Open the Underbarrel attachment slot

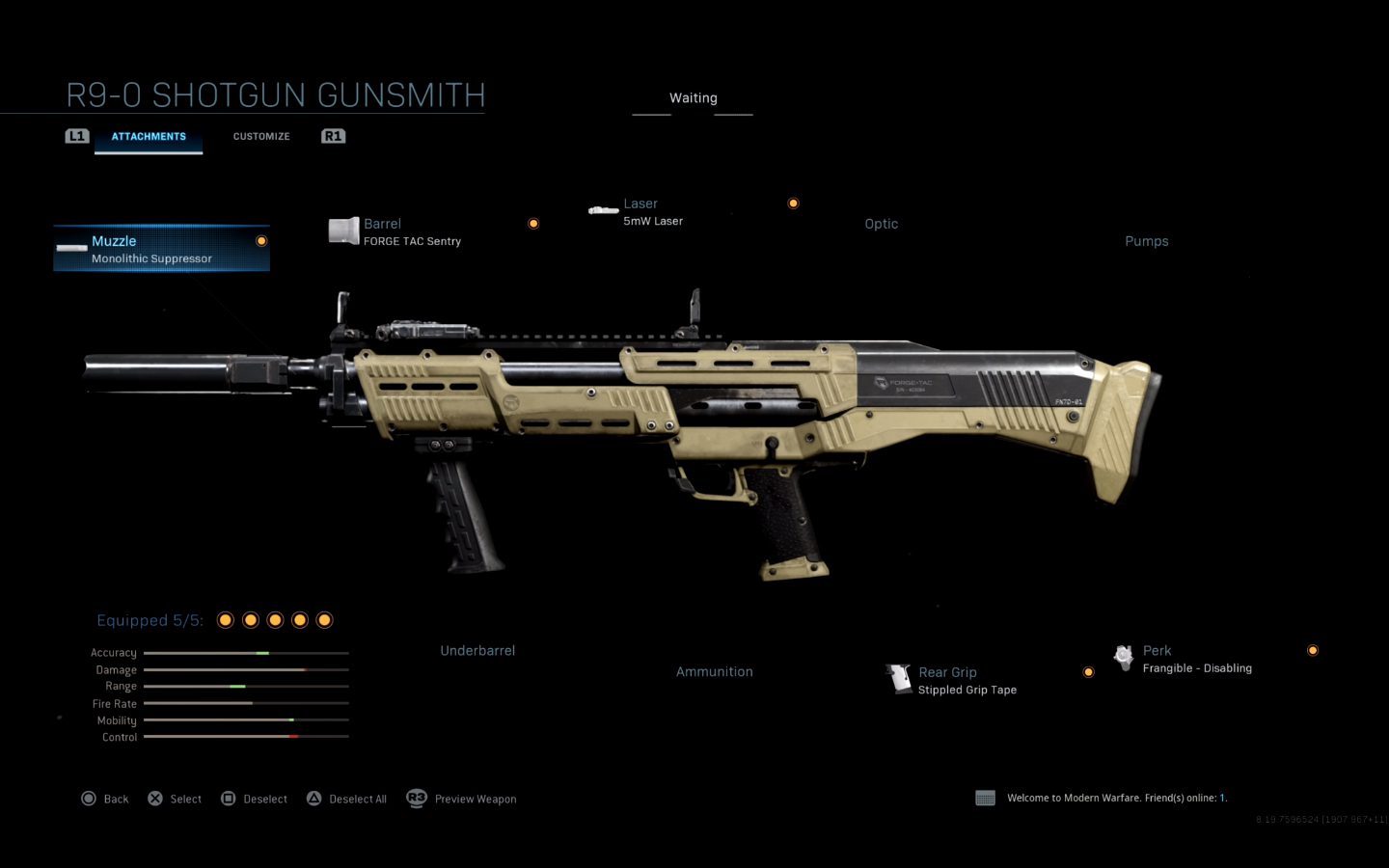pos(477,651)
